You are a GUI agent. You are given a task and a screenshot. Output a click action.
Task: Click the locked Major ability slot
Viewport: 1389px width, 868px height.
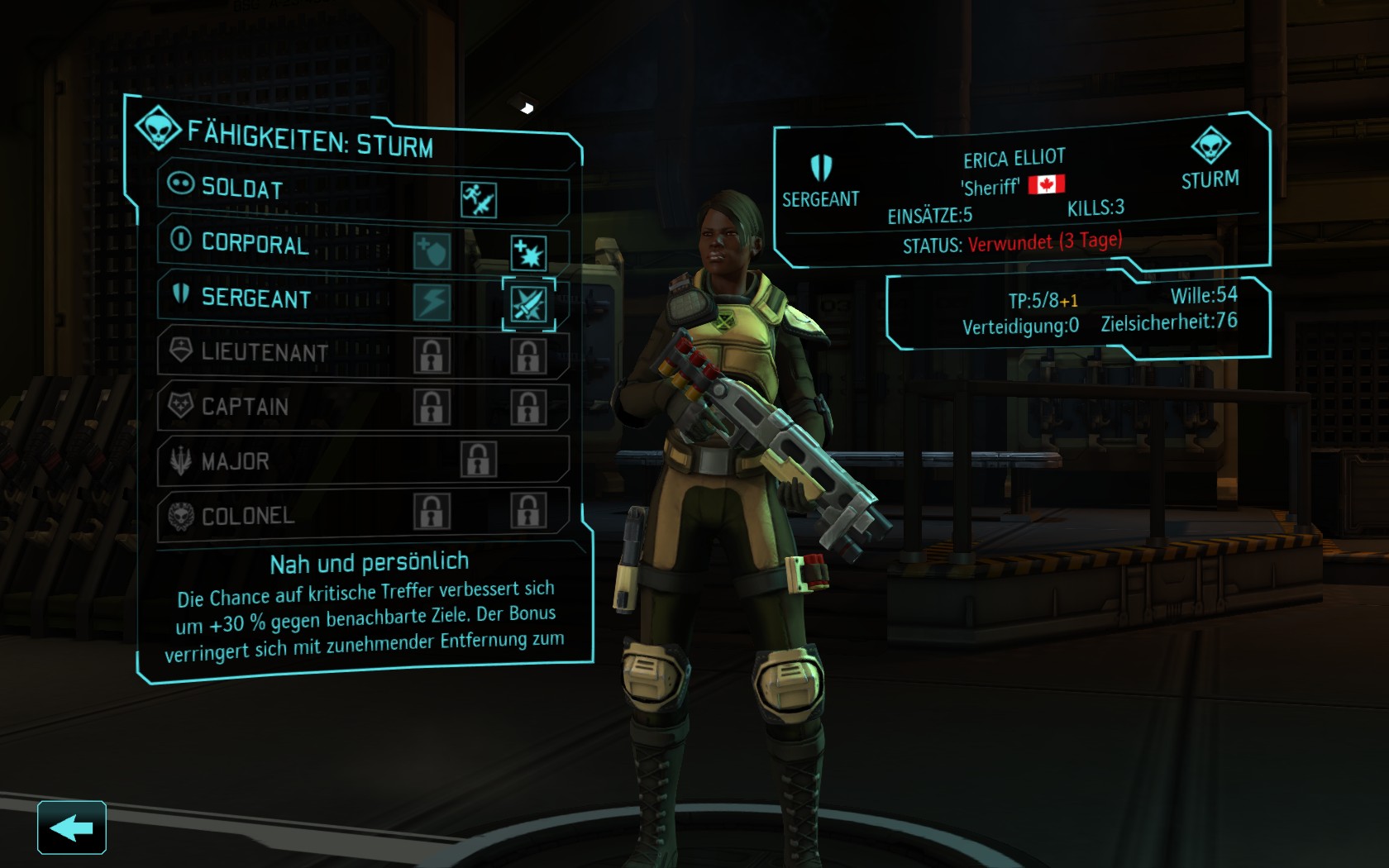coord(478,460)
